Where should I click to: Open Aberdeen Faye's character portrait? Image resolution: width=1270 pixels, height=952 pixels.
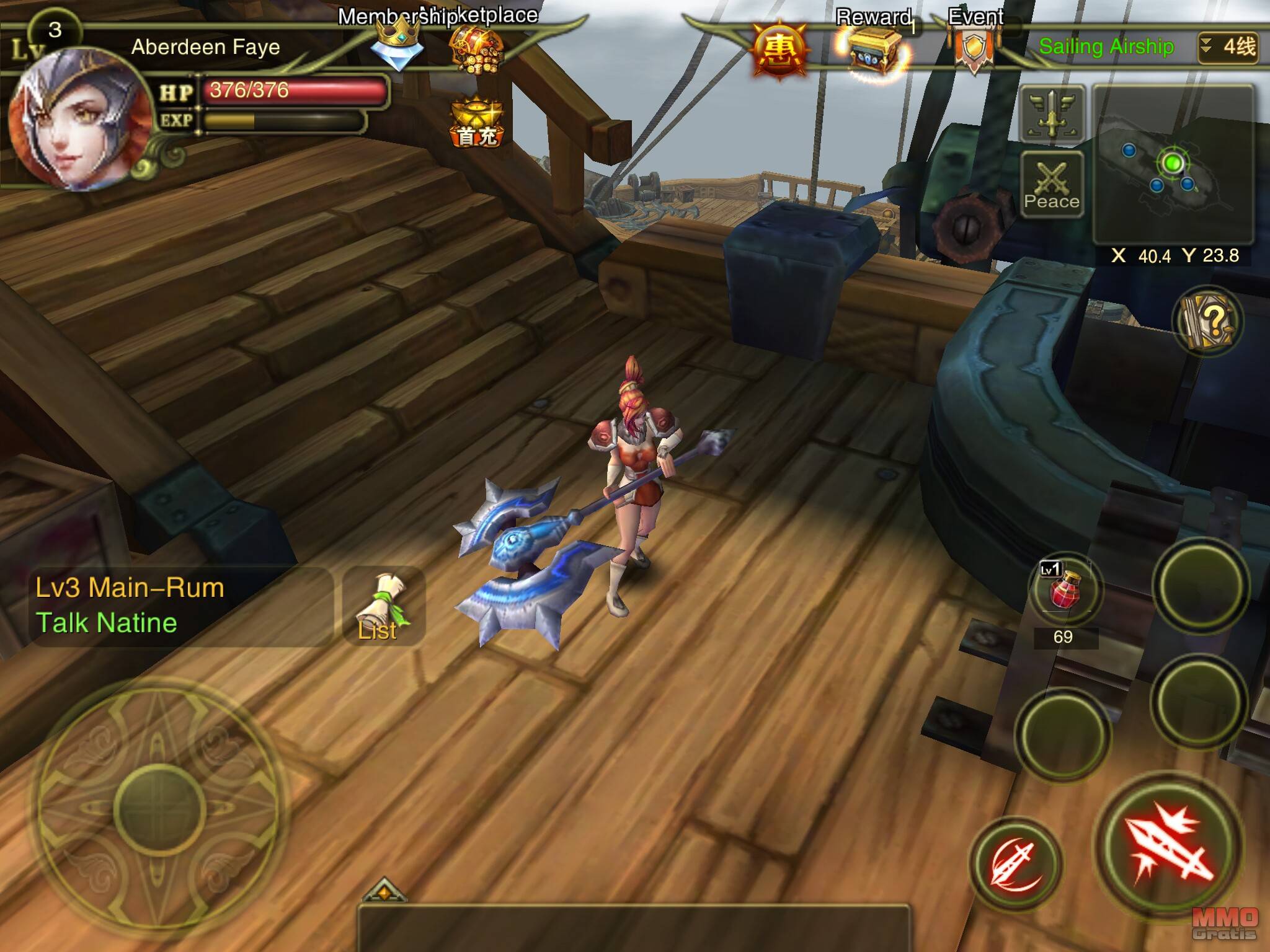[78, 118]
